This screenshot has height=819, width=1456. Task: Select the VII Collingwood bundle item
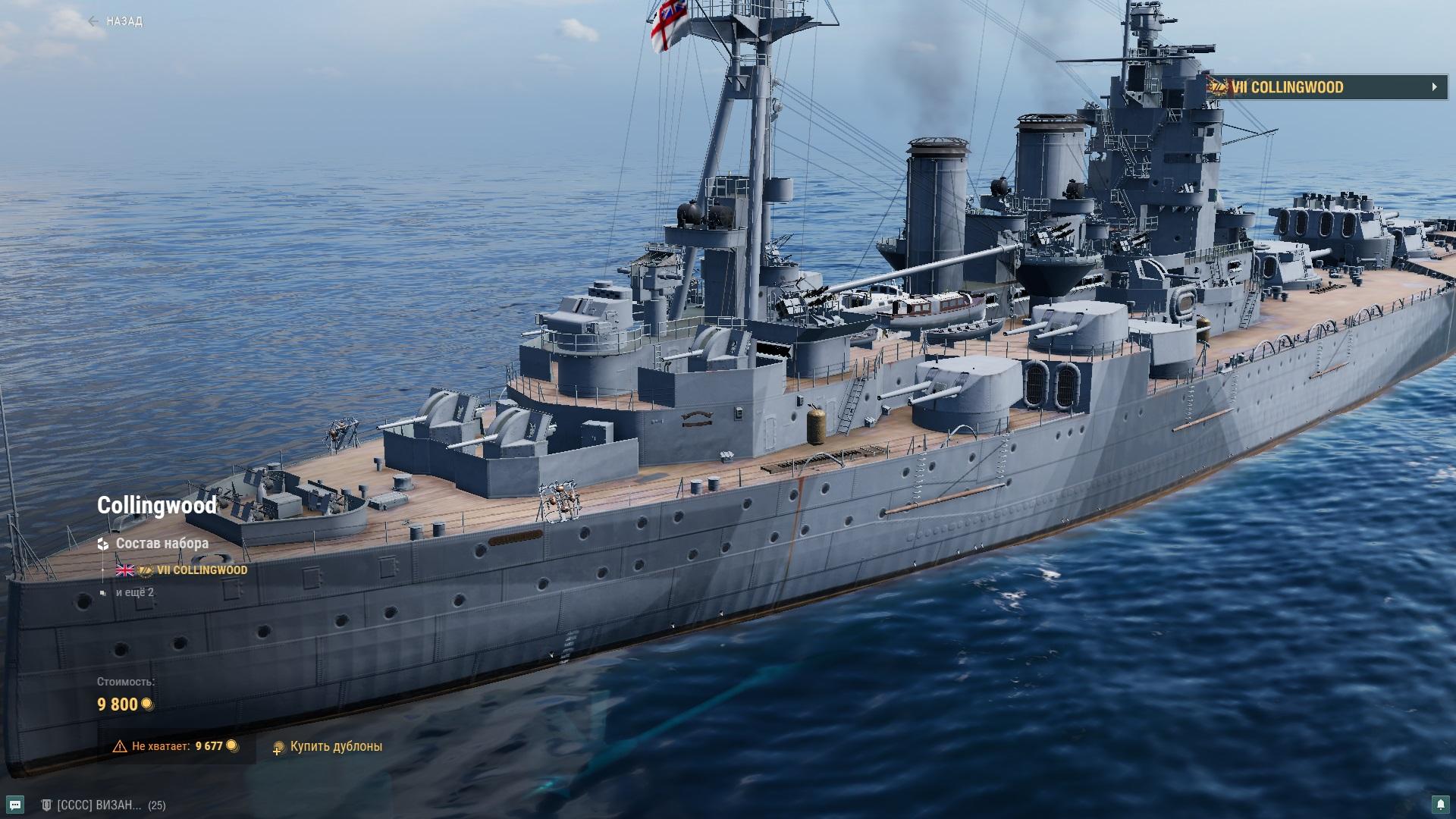pos(201,570)
